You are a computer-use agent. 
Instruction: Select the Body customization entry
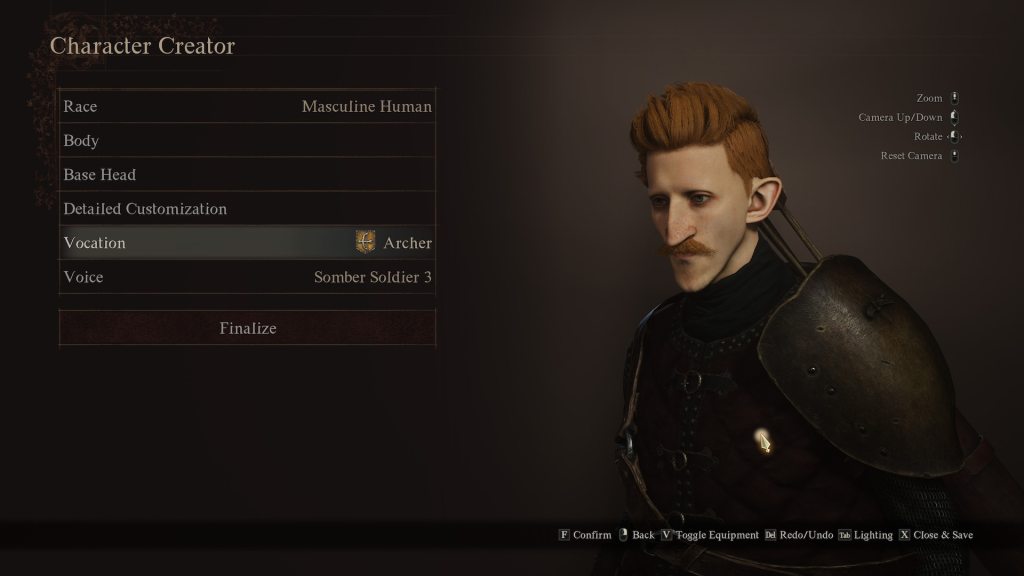[x=247, y=140]
